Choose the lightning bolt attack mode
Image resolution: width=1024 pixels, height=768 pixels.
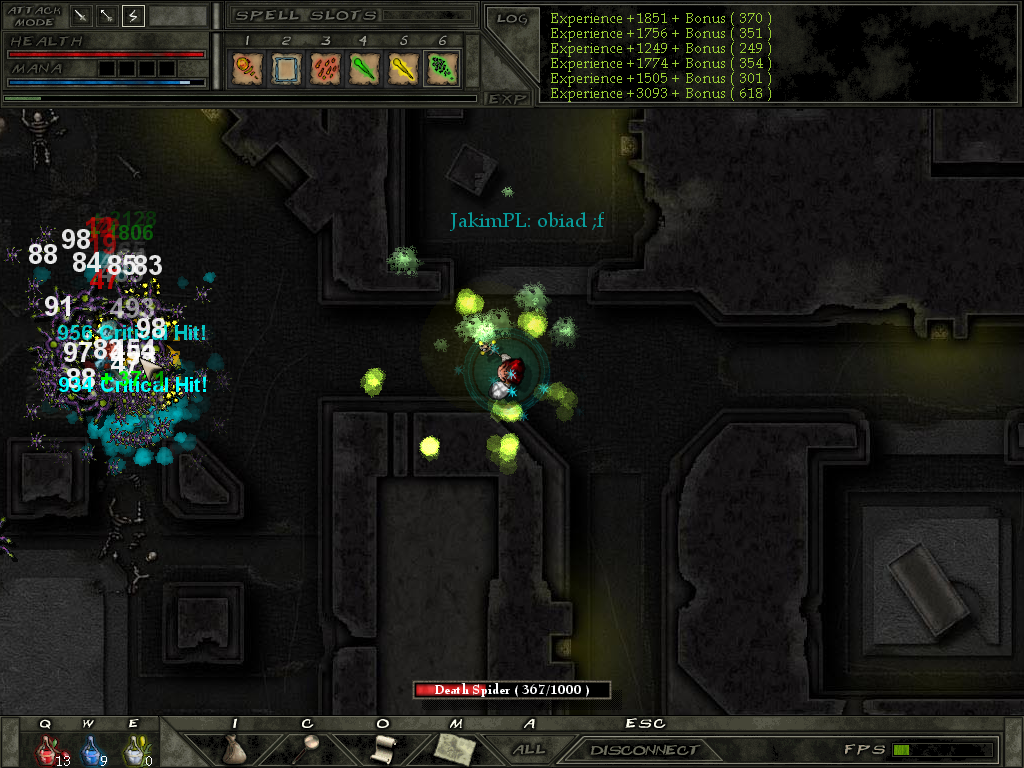point(133,16)
